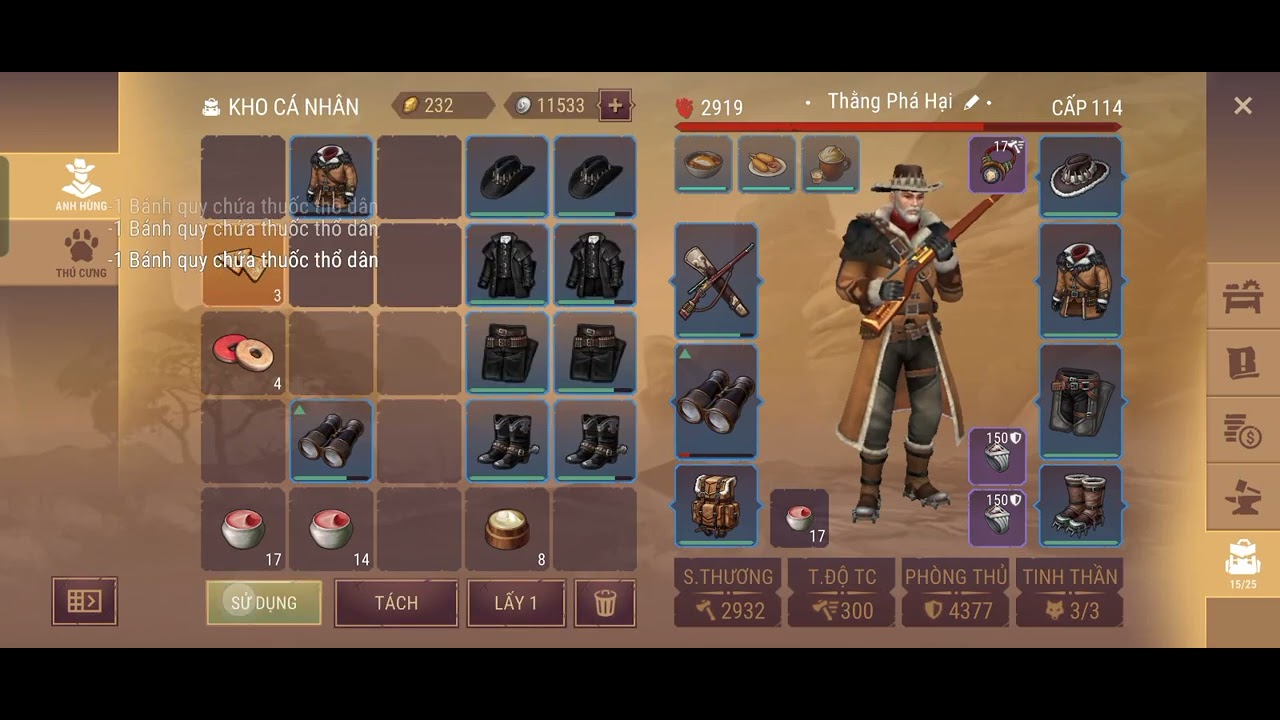
Task: Select the equipped rifle weapon slot
Action: (716, 282)
